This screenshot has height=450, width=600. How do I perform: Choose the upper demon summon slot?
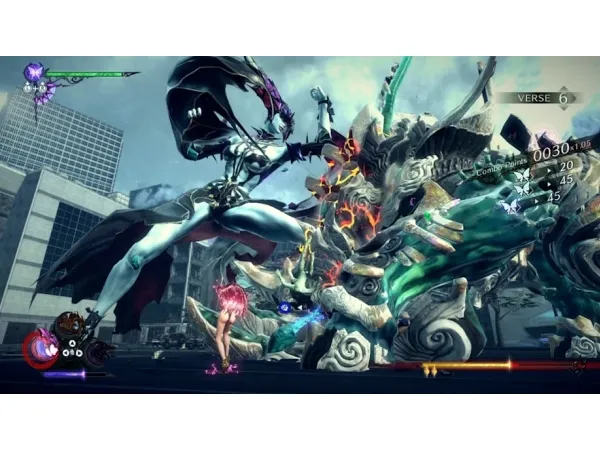coord(70,325)
